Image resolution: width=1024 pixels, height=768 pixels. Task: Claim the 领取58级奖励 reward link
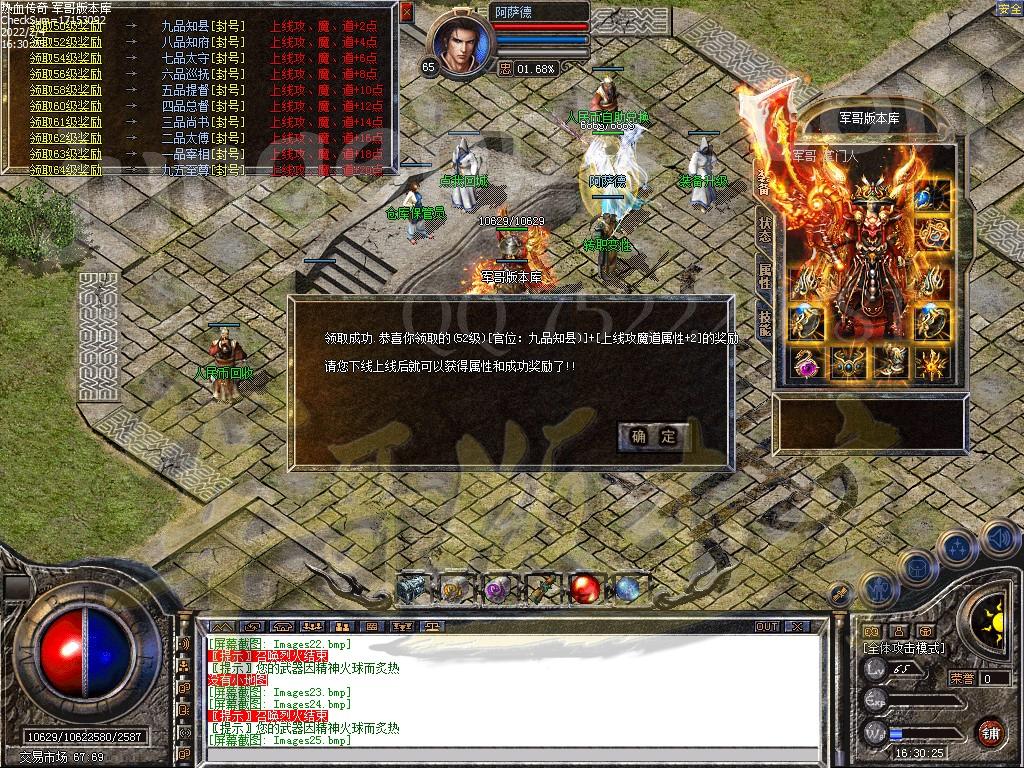(66, 90)
